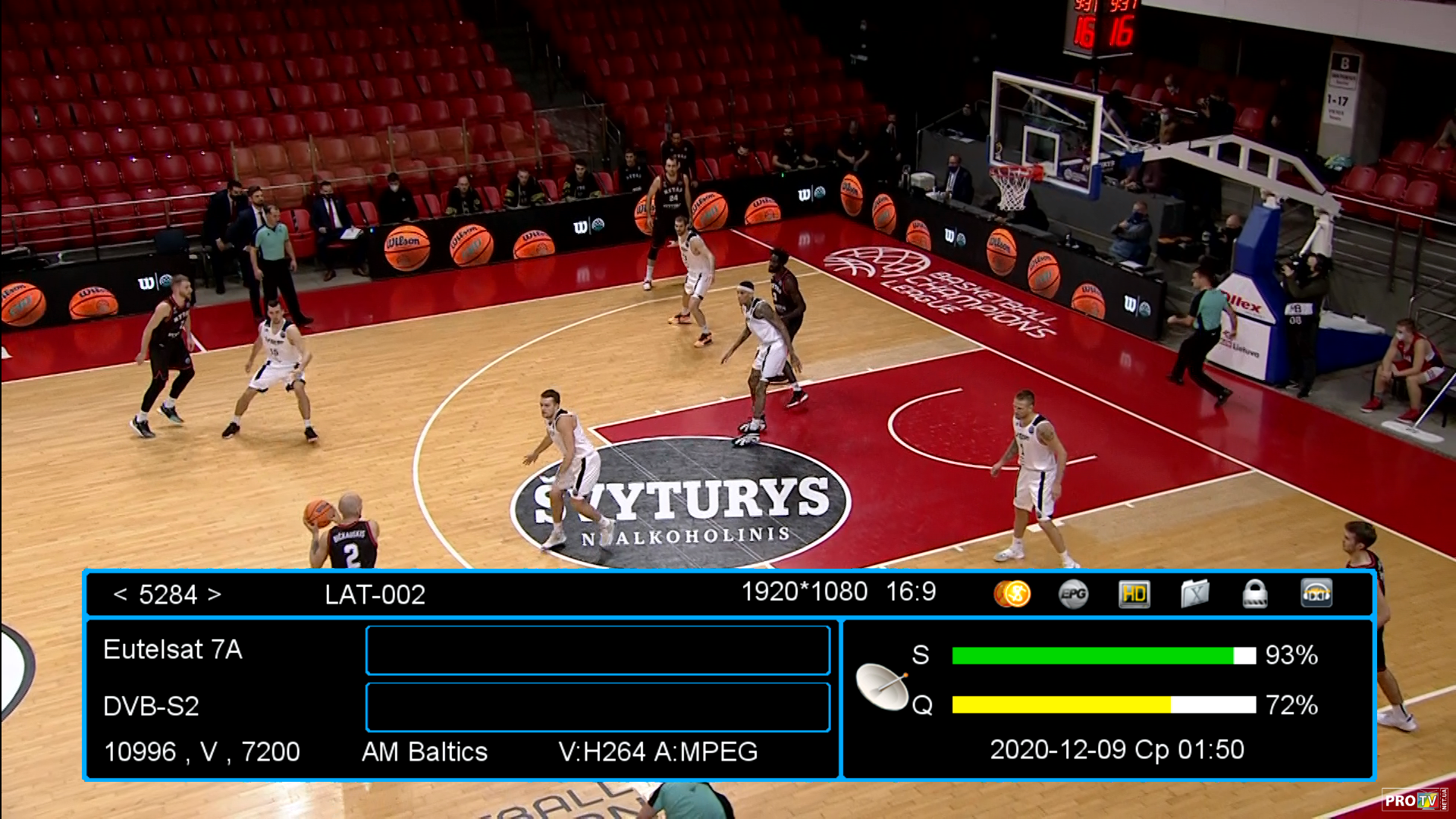
Task: Click the satellite dish icon
Action: click(882, 686)
